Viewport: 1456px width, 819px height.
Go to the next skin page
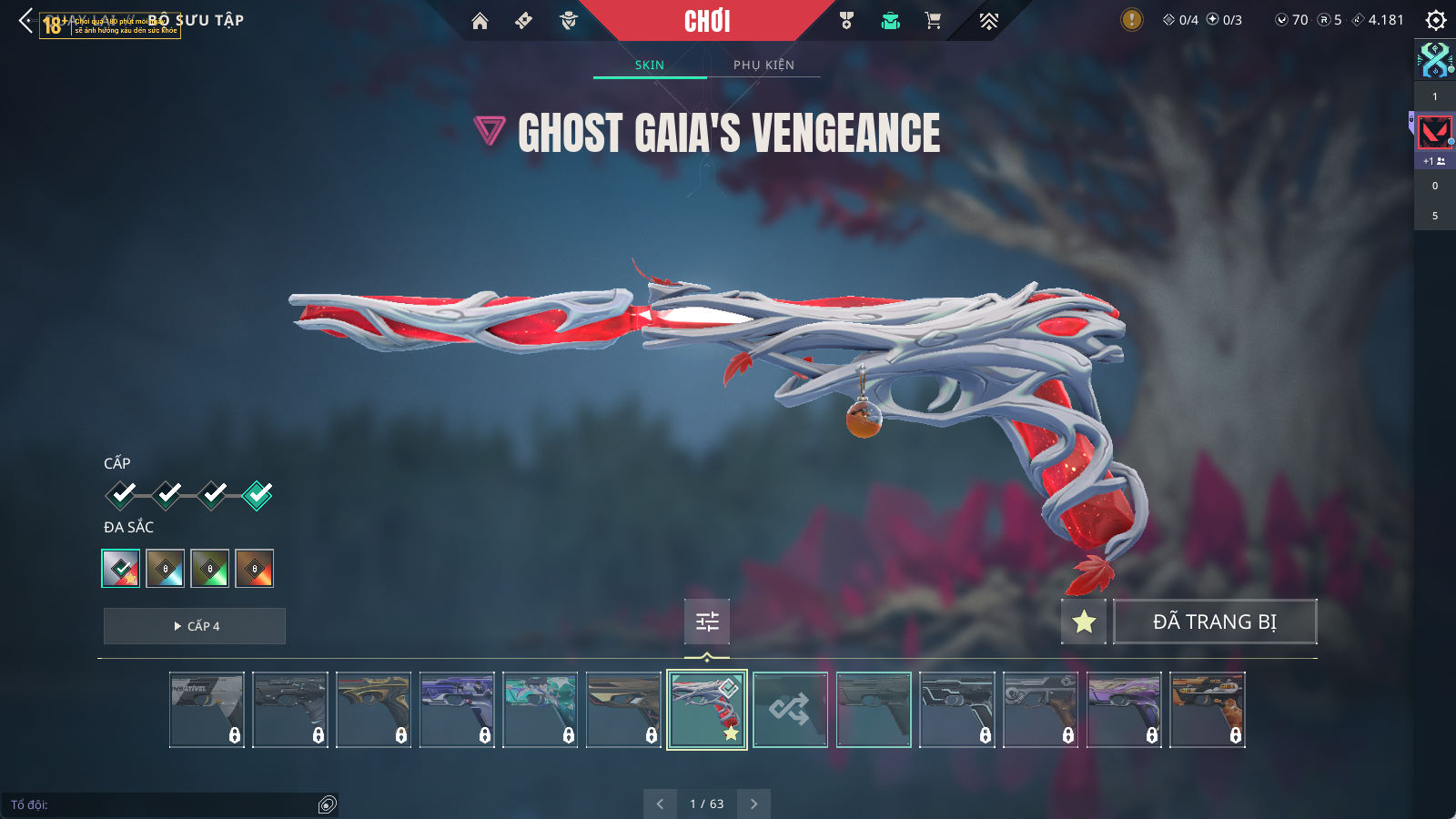(x=753, y=804)
